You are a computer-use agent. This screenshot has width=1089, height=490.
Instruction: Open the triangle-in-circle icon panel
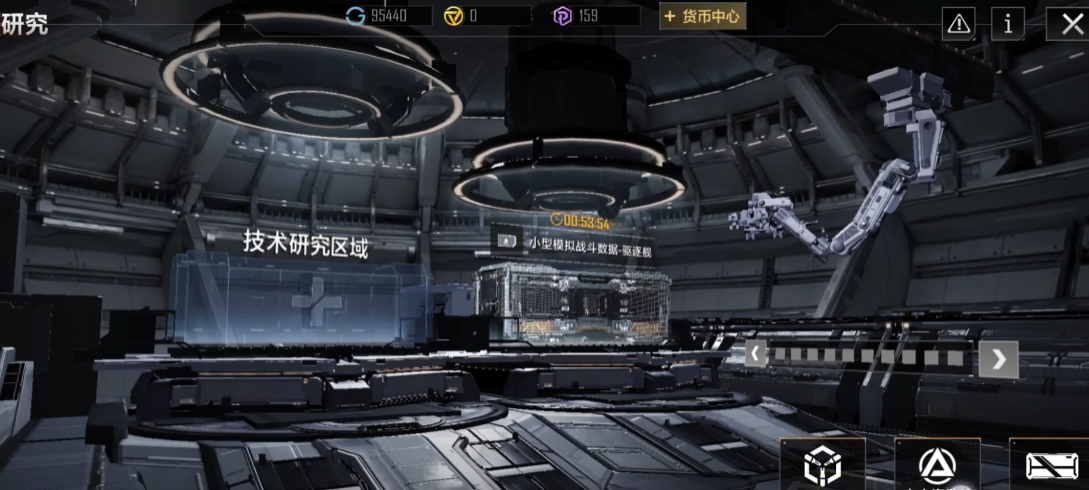point(937,465)
